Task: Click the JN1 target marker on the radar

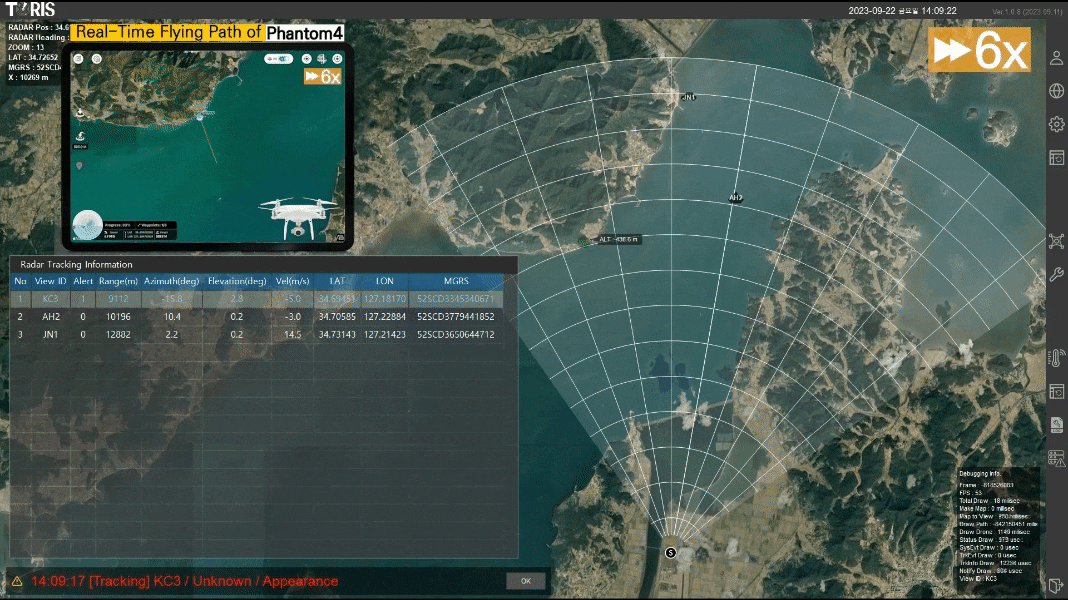Action: click(x=687, y=98)
